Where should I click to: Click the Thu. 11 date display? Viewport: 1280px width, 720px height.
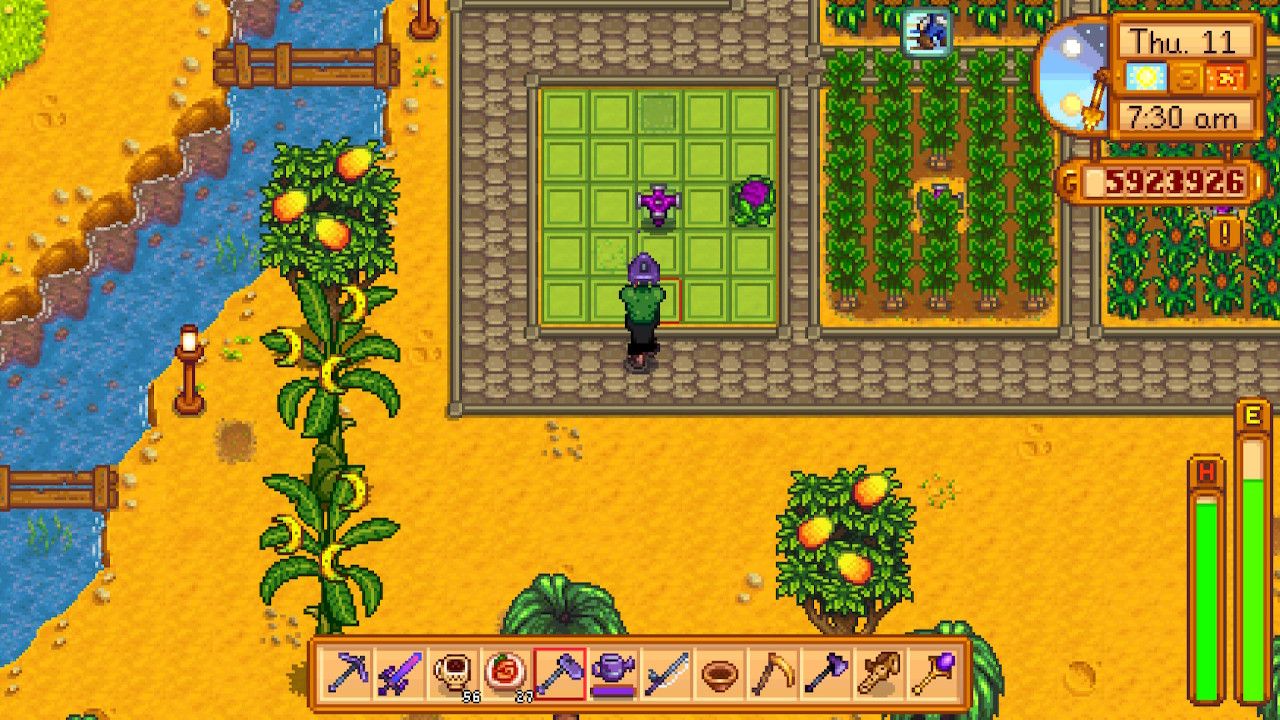pyautogui.click(x=1184, y=40)
